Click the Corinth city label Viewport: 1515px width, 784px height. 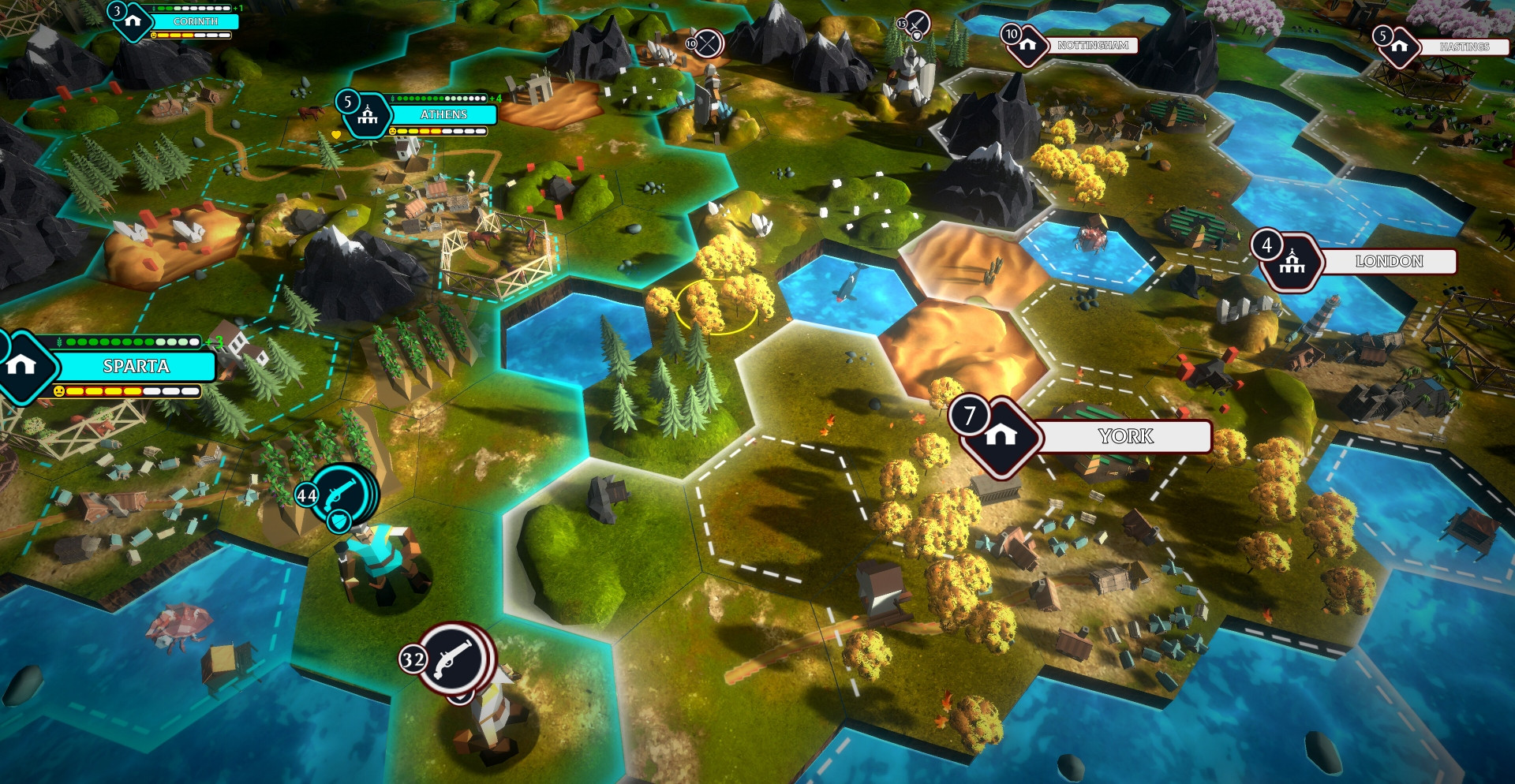pyautogui.click(x=195, y=22)
